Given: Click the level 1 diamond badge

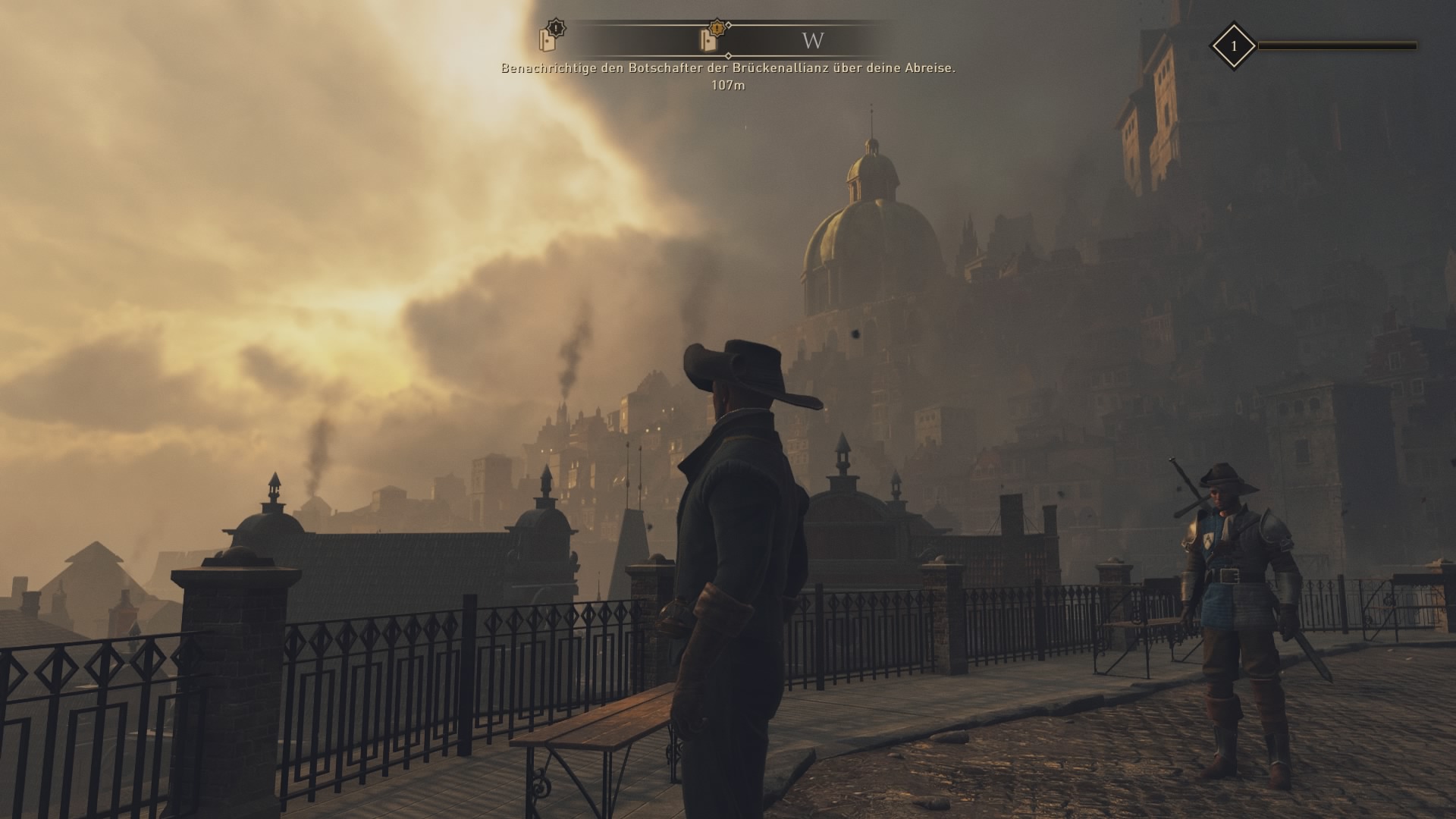Looking at the screenshot, I should coord(1233,46).
